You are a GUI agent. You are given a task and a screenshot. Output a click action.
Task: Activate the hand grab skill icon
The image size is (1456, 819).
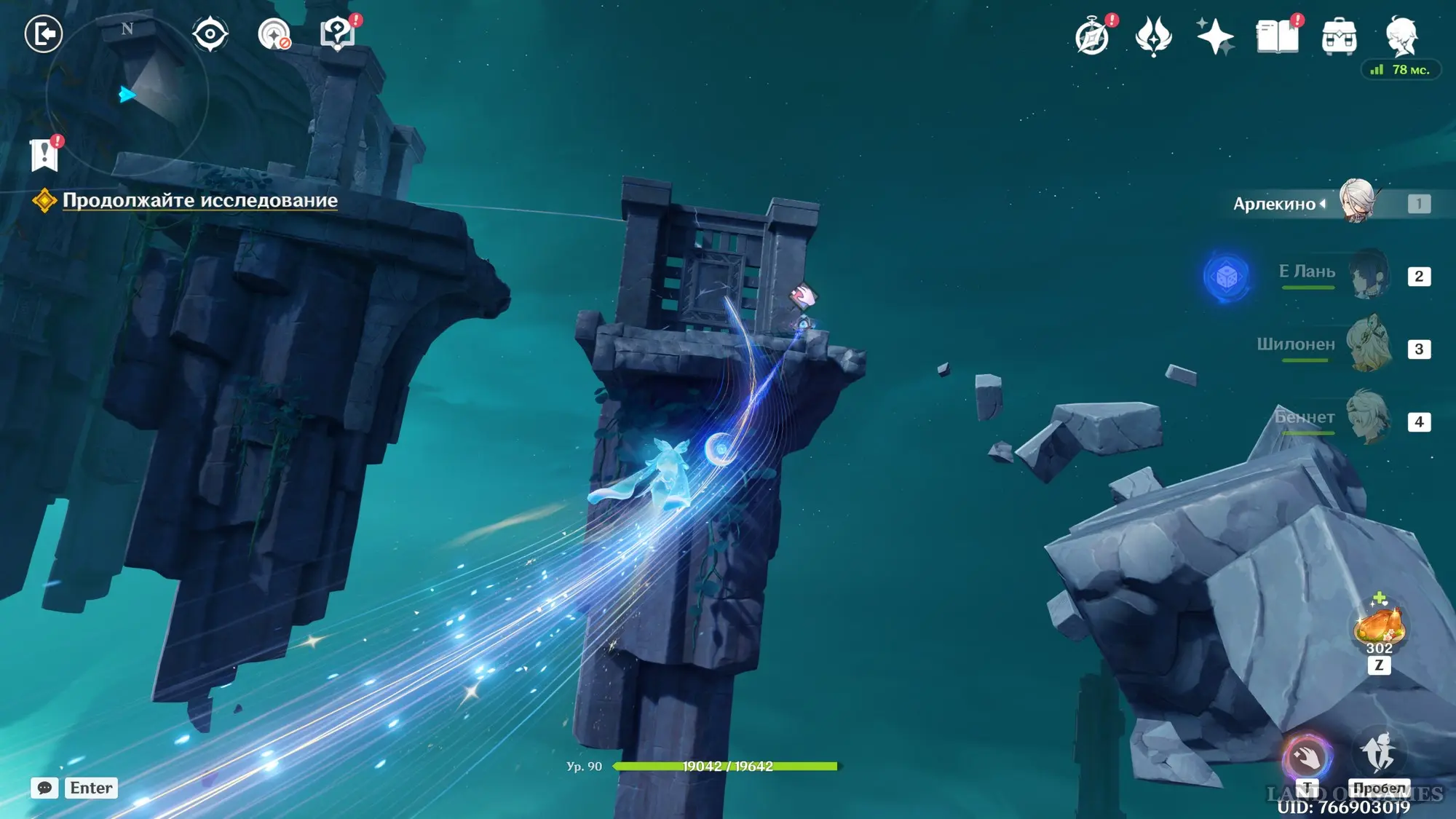click(x=1307, y=758)
